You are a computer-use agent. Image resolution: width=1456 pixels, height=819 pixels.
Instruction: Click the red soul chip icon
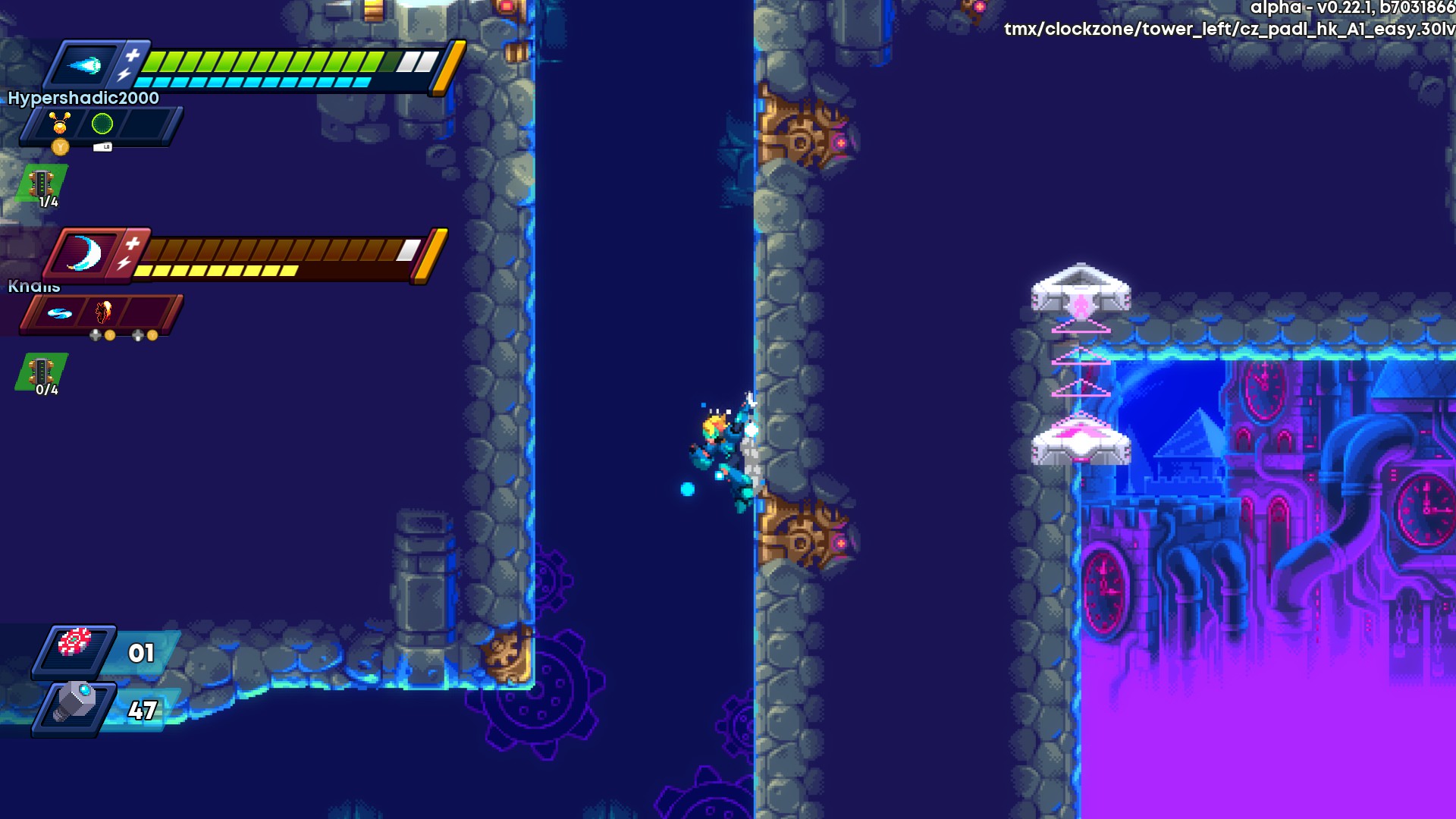coord(74,643)
